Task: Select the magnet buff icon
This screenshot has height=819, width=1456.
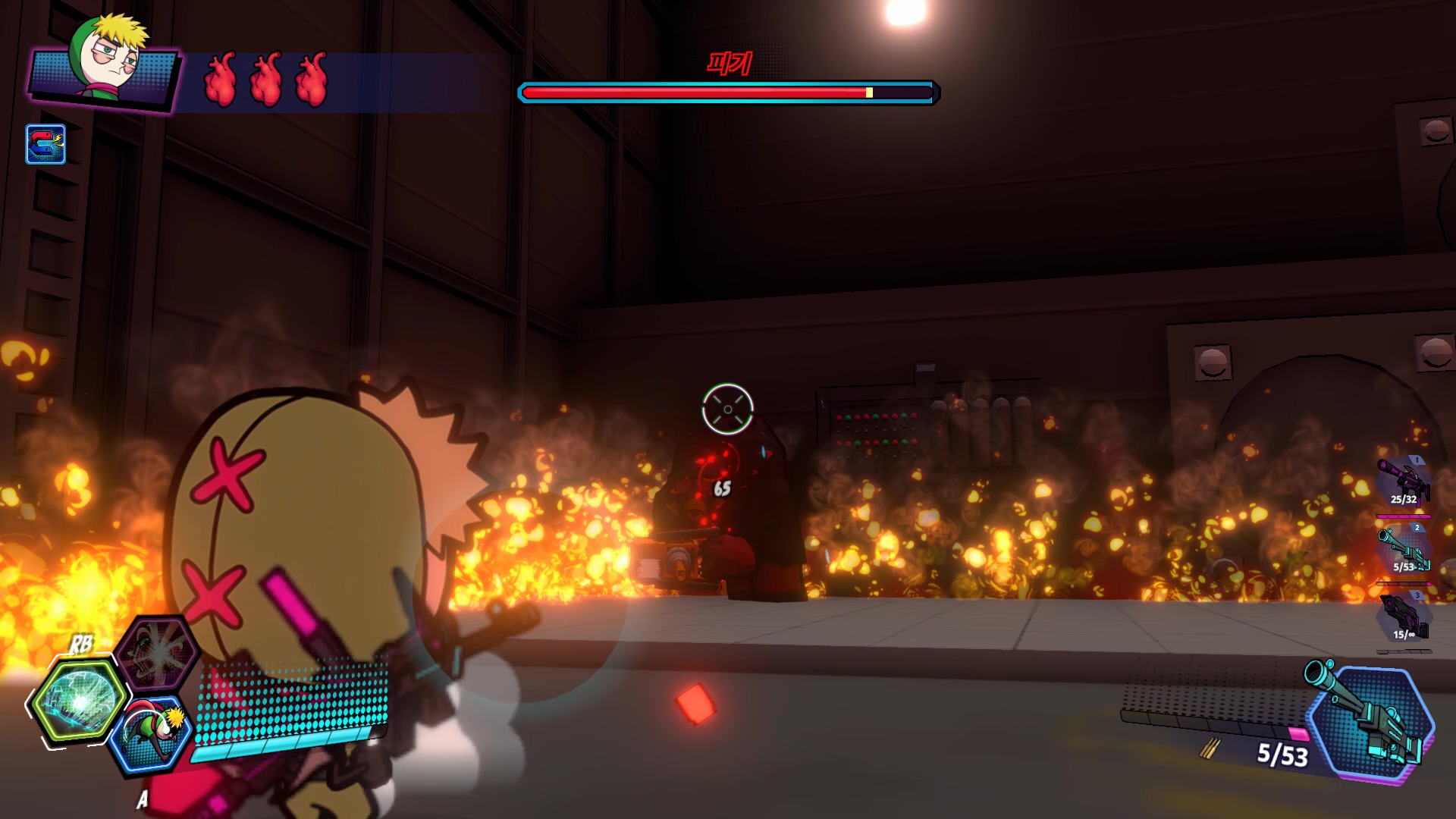Action: point(45,144)
